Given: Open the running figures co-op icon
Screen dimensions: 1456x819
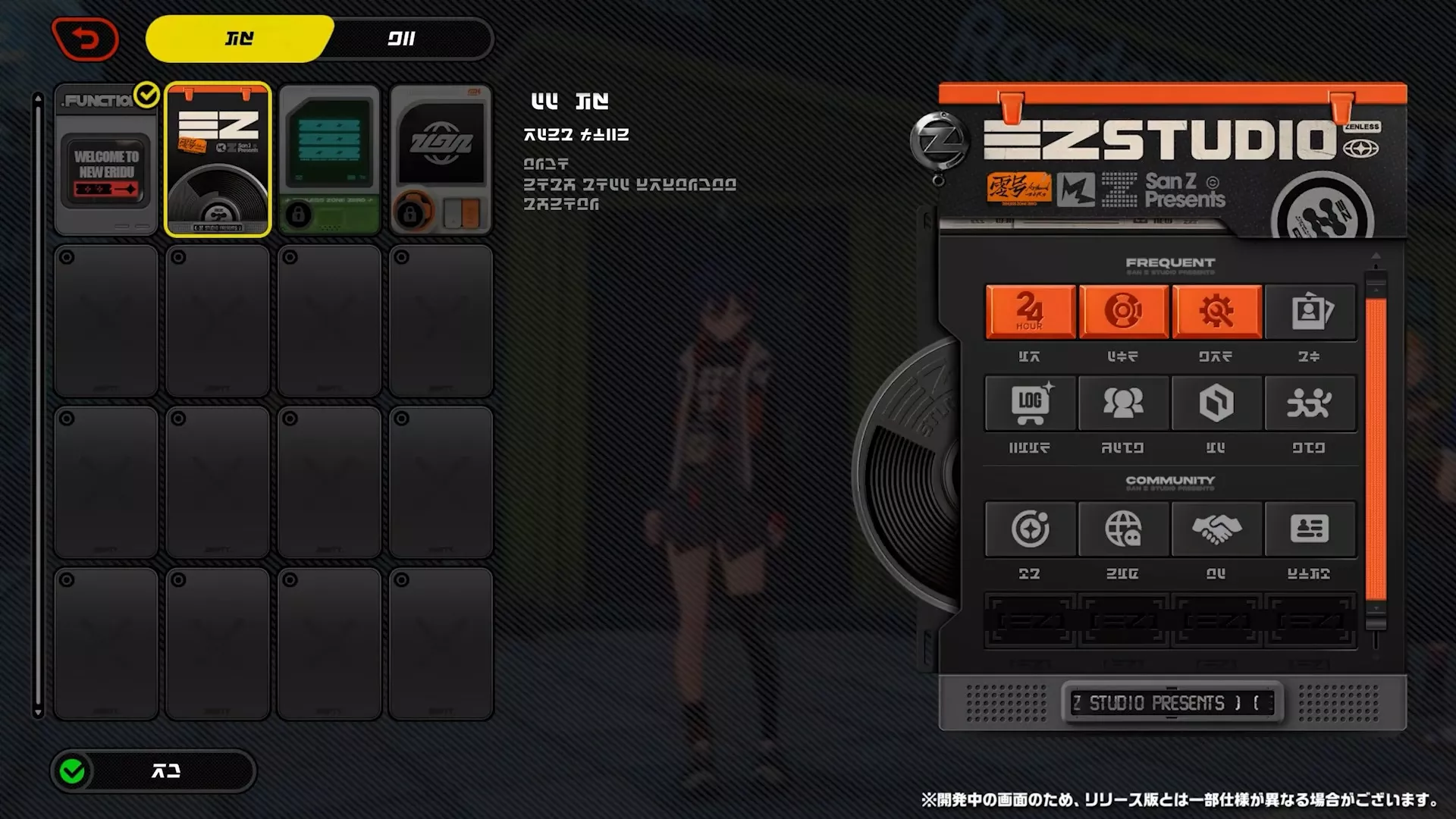Looking at the screenshot, I should [x=1311, y=403].
